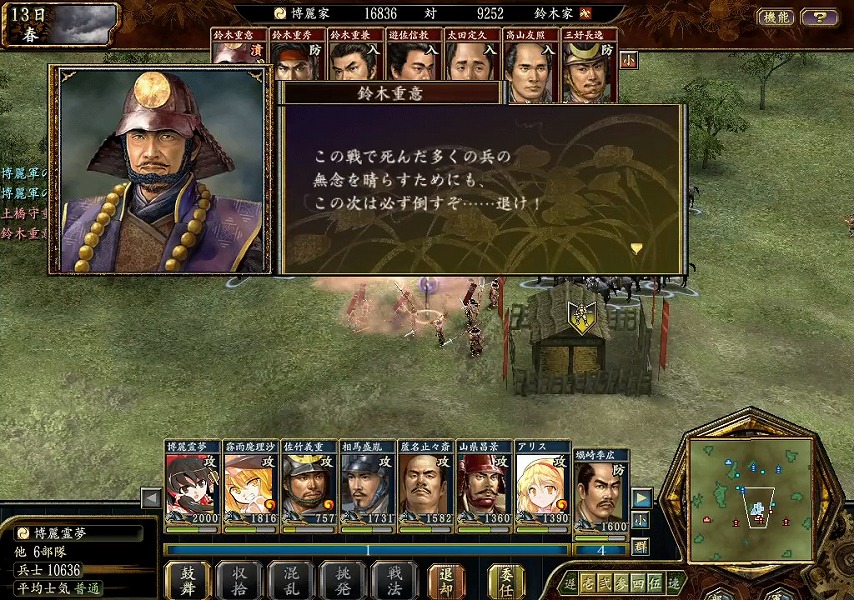
Task: Select the 博麗霊夢 unit card
Action: point(192,481)
